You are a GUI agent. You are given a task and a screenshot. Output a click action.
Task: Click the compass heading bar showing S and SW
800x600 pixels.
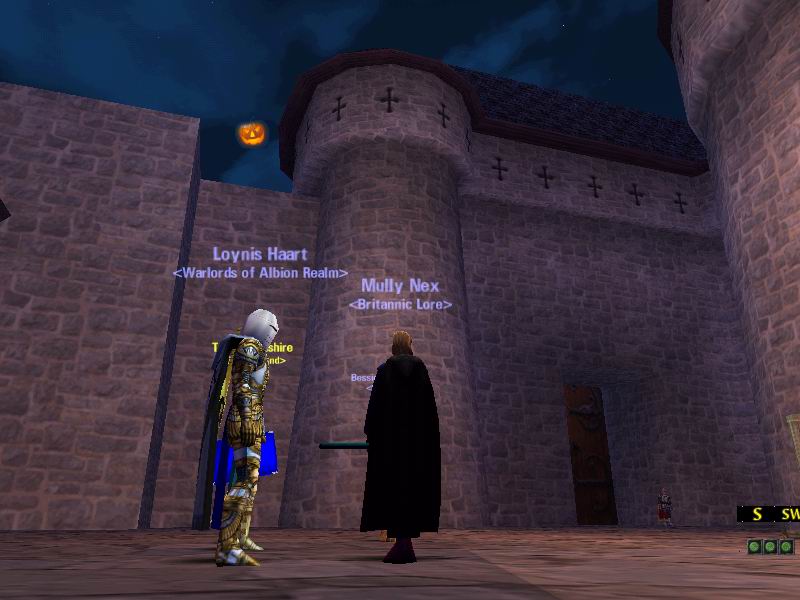pyautogui.click(x=770, y=514)
